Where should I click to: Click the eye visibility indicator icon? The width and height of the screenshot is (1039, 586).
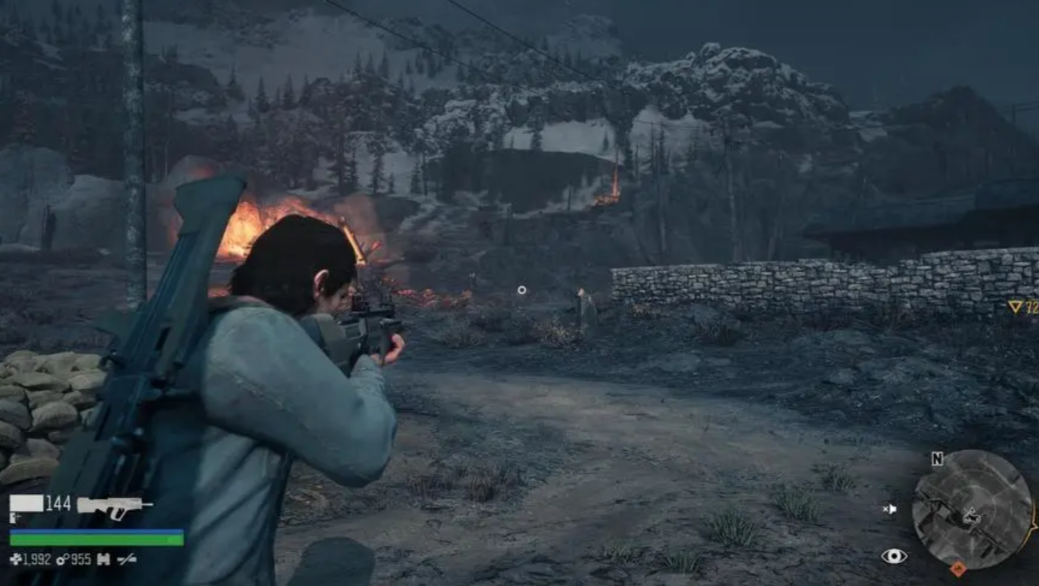tap(893, 556)
